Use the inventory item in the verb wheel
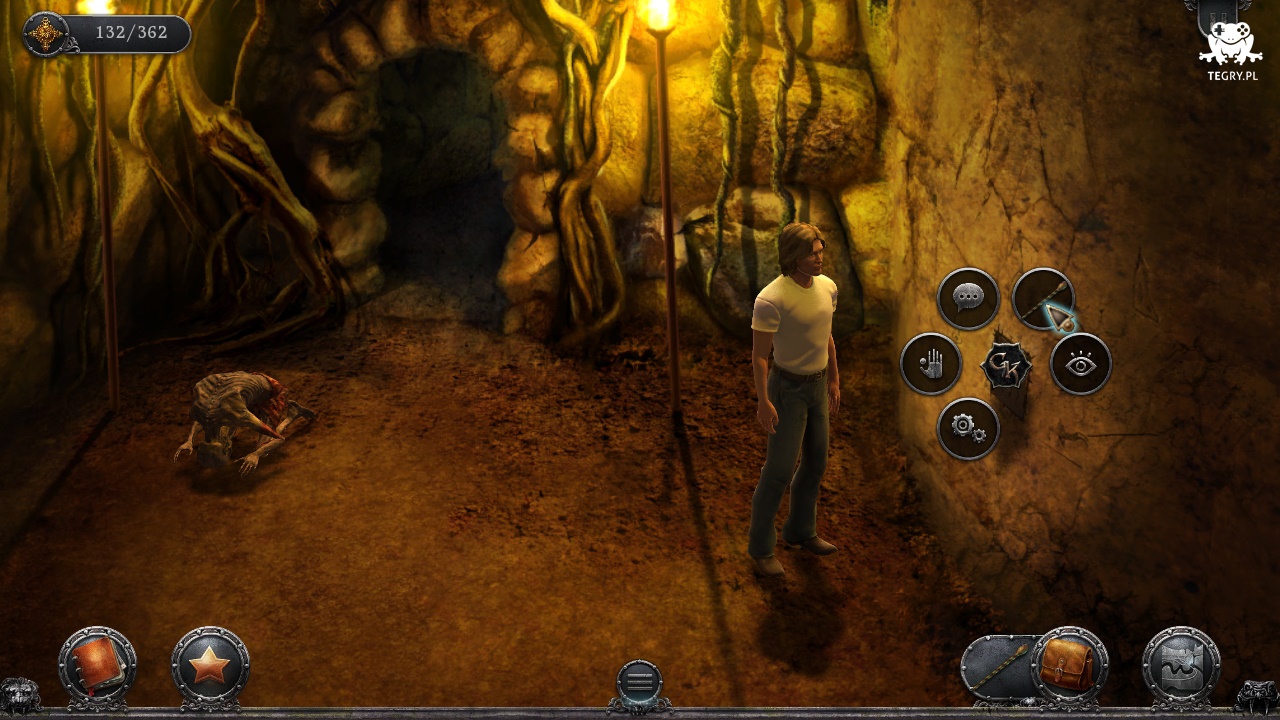Screen dimensions: 1280x720 1042,298
